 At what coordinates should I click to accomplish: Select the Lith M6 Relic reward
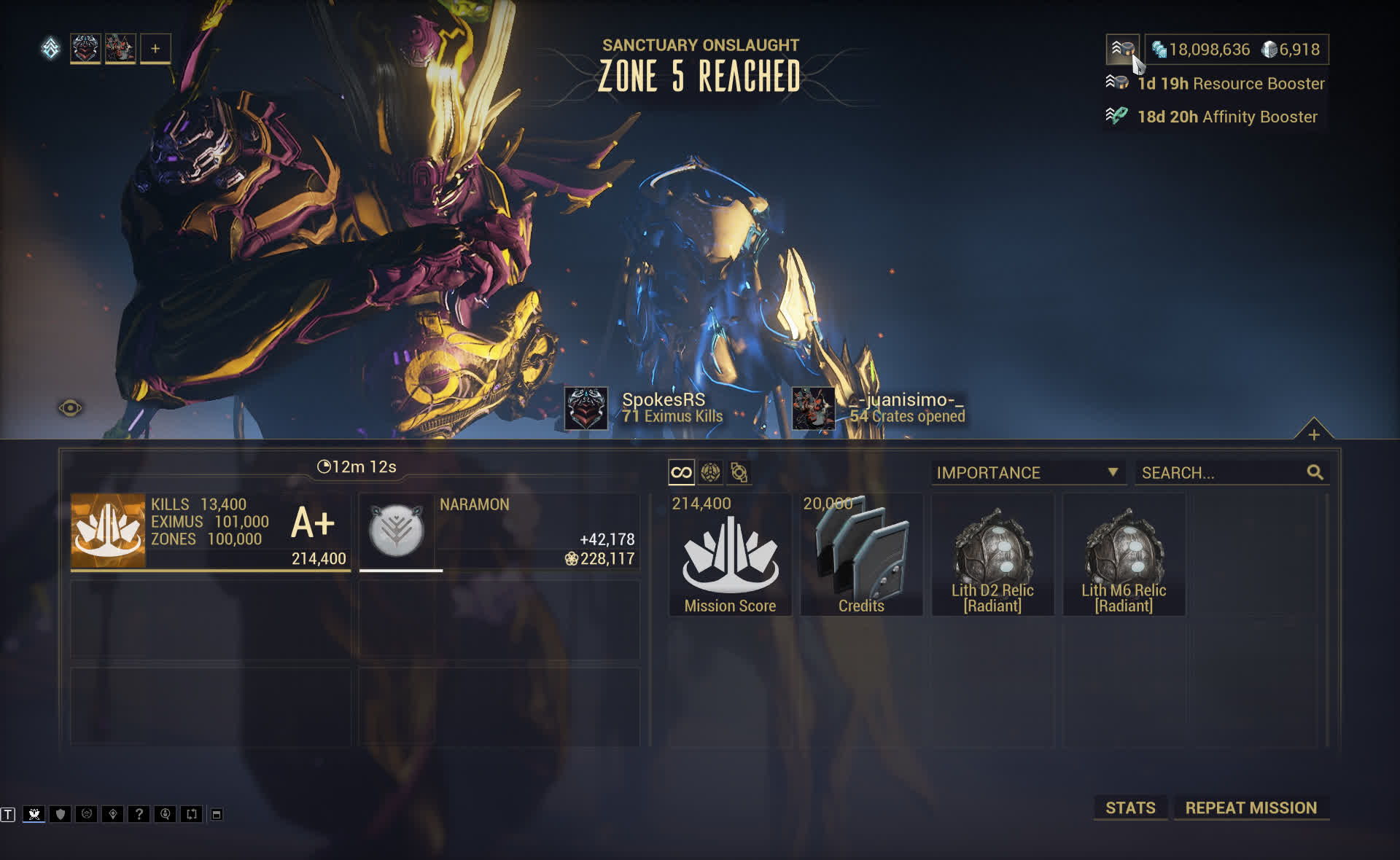[x=1124, y=555]
